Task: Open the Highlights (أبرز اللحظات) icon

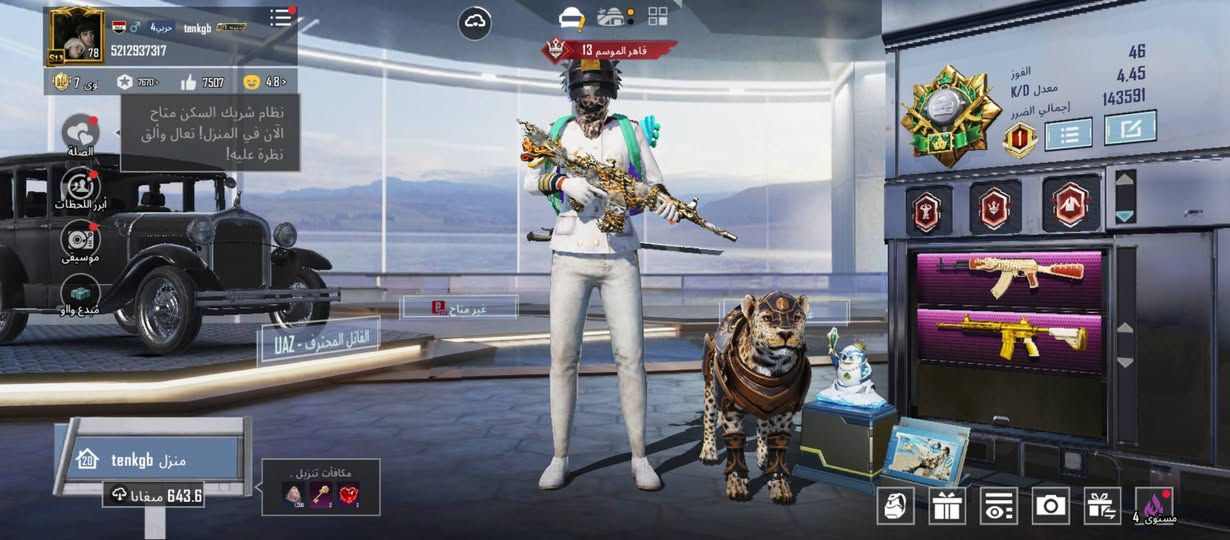Action: (80, 187)
